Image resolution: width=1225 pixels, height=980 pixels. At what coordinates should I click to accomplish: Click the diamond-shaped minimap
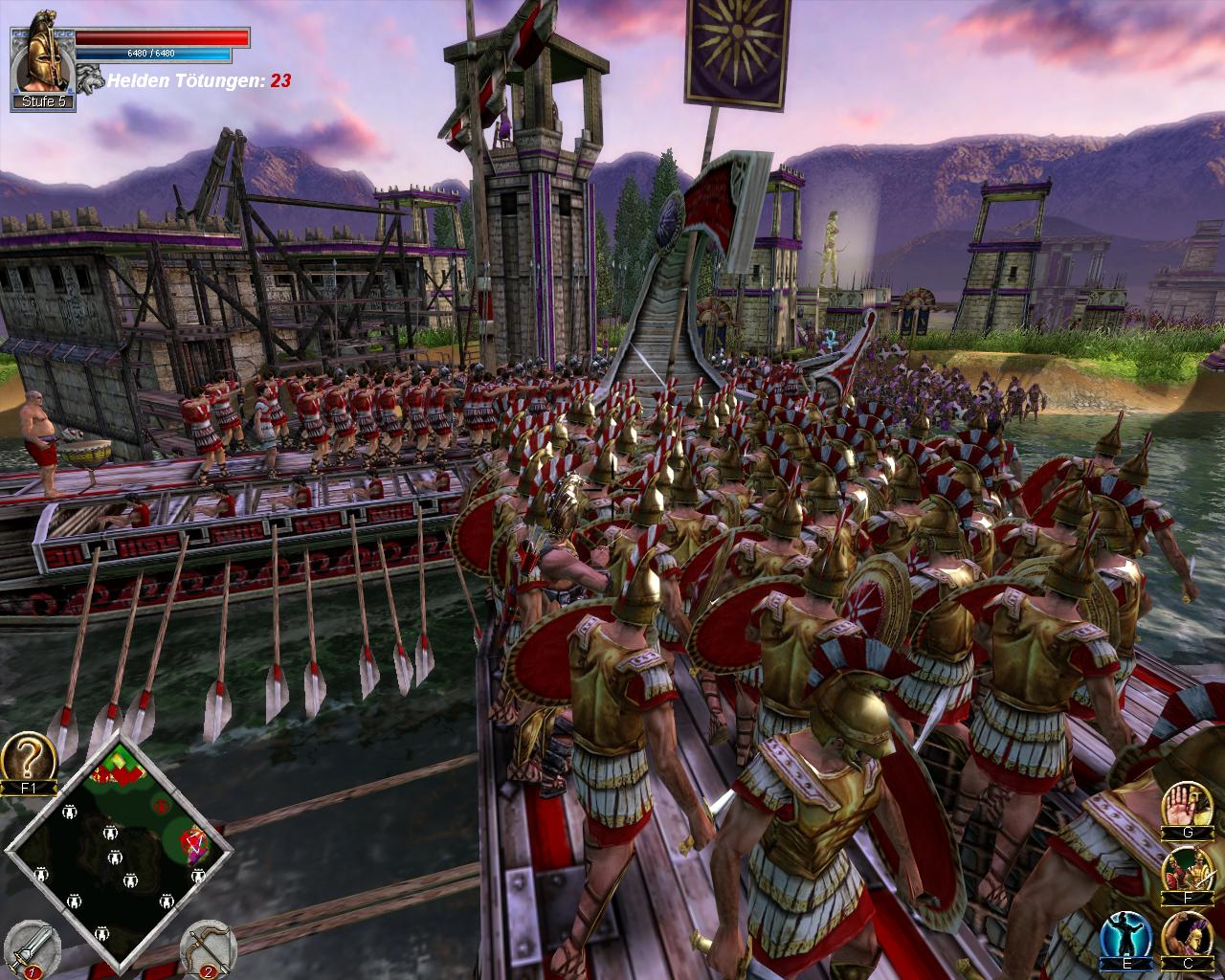[x=118, y=850]
